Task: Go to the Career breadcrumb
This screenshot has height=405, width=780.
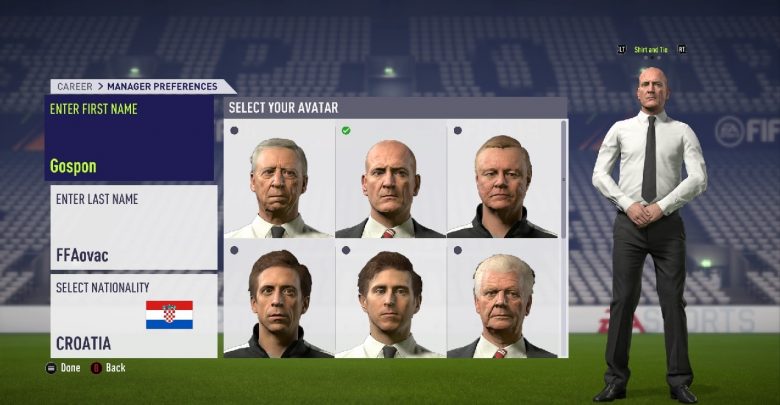Action: (x=74, y=87)
